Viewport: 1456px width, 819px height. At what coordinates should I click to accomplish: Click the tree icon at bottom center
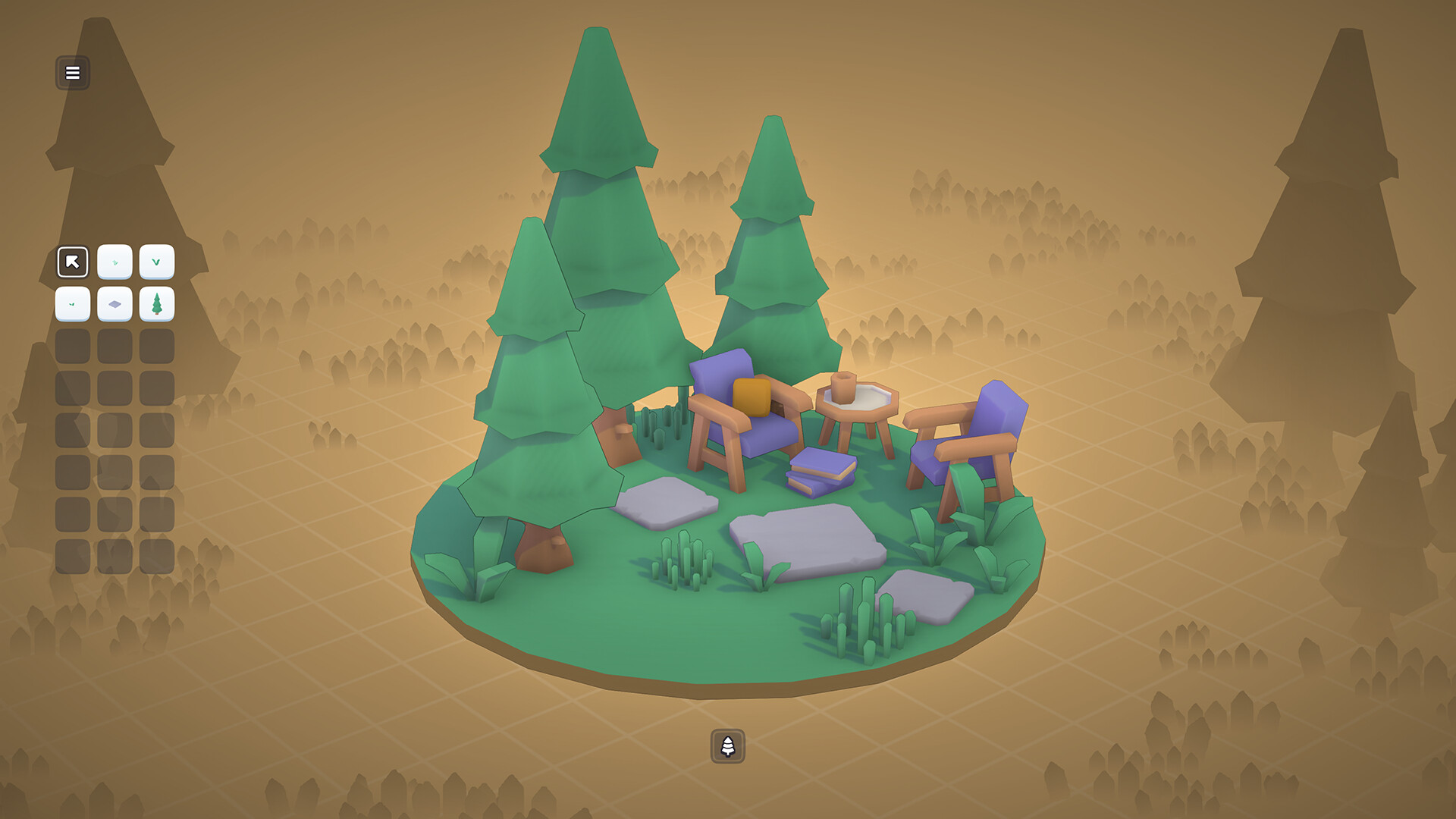click(x=727, y=744)
